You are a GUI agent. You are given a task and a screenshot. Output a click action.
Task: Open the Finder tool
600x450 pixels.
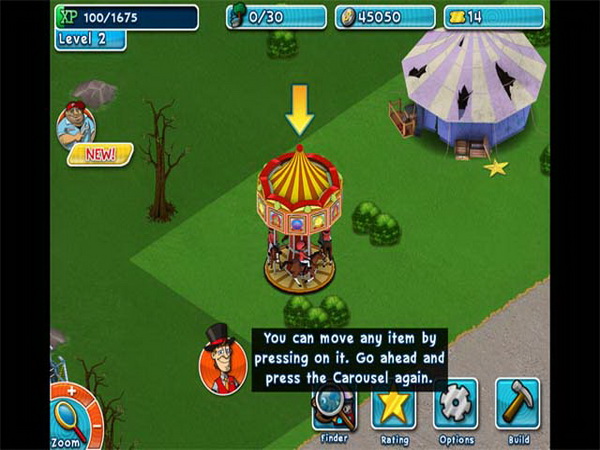tap(334, 408)
